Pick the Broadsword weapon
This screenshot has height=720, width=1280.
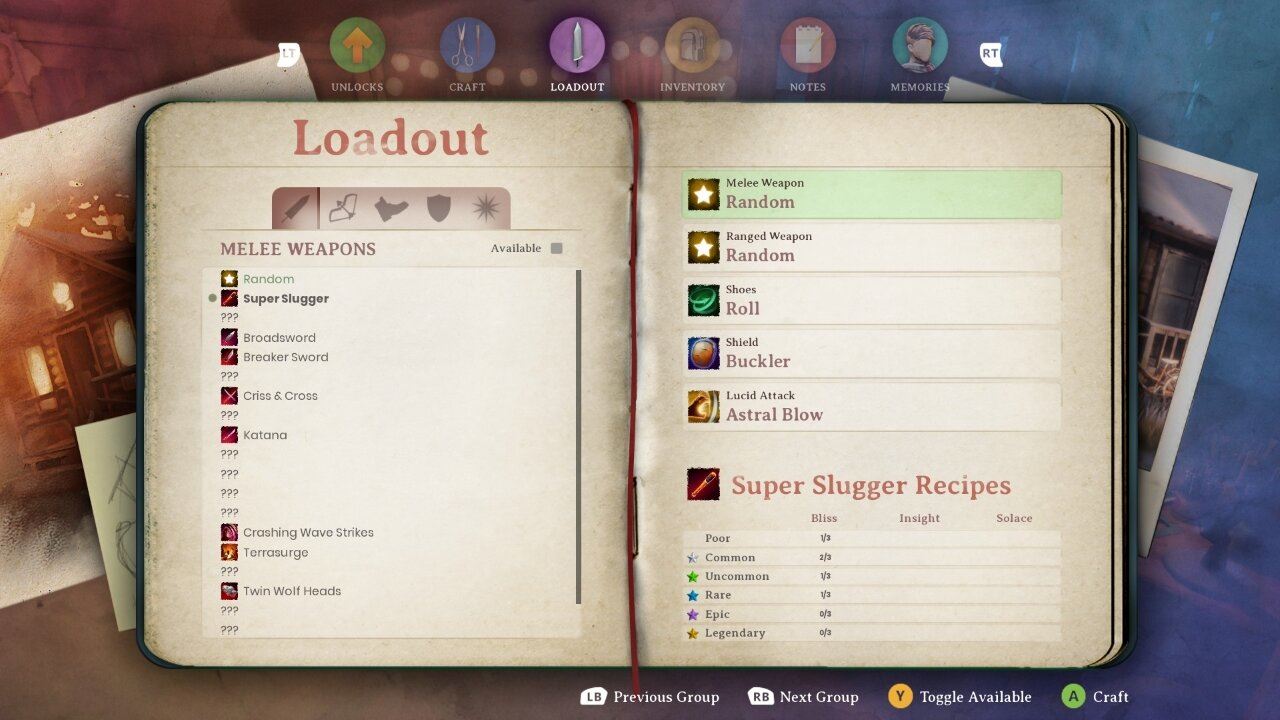(x=279, y=338)
